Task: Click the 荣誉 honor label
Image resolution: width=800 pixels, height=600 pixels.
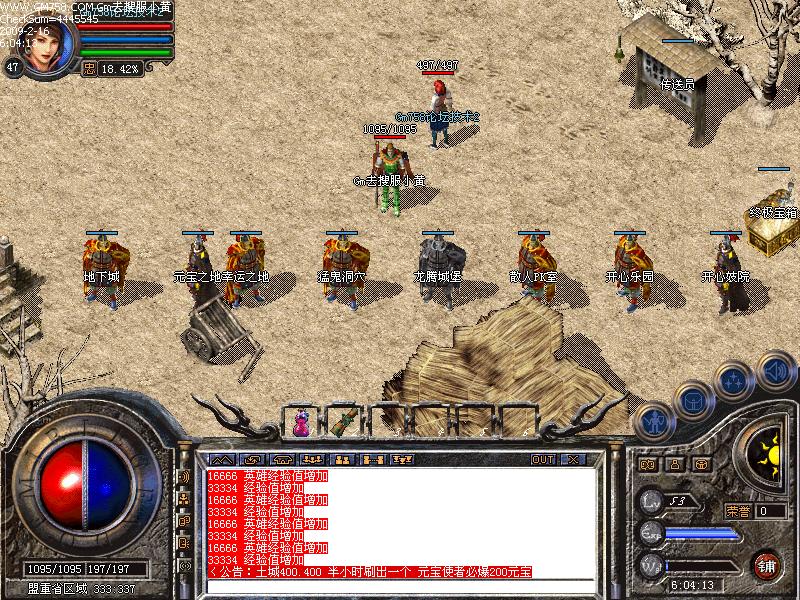Action: (738, 511)
